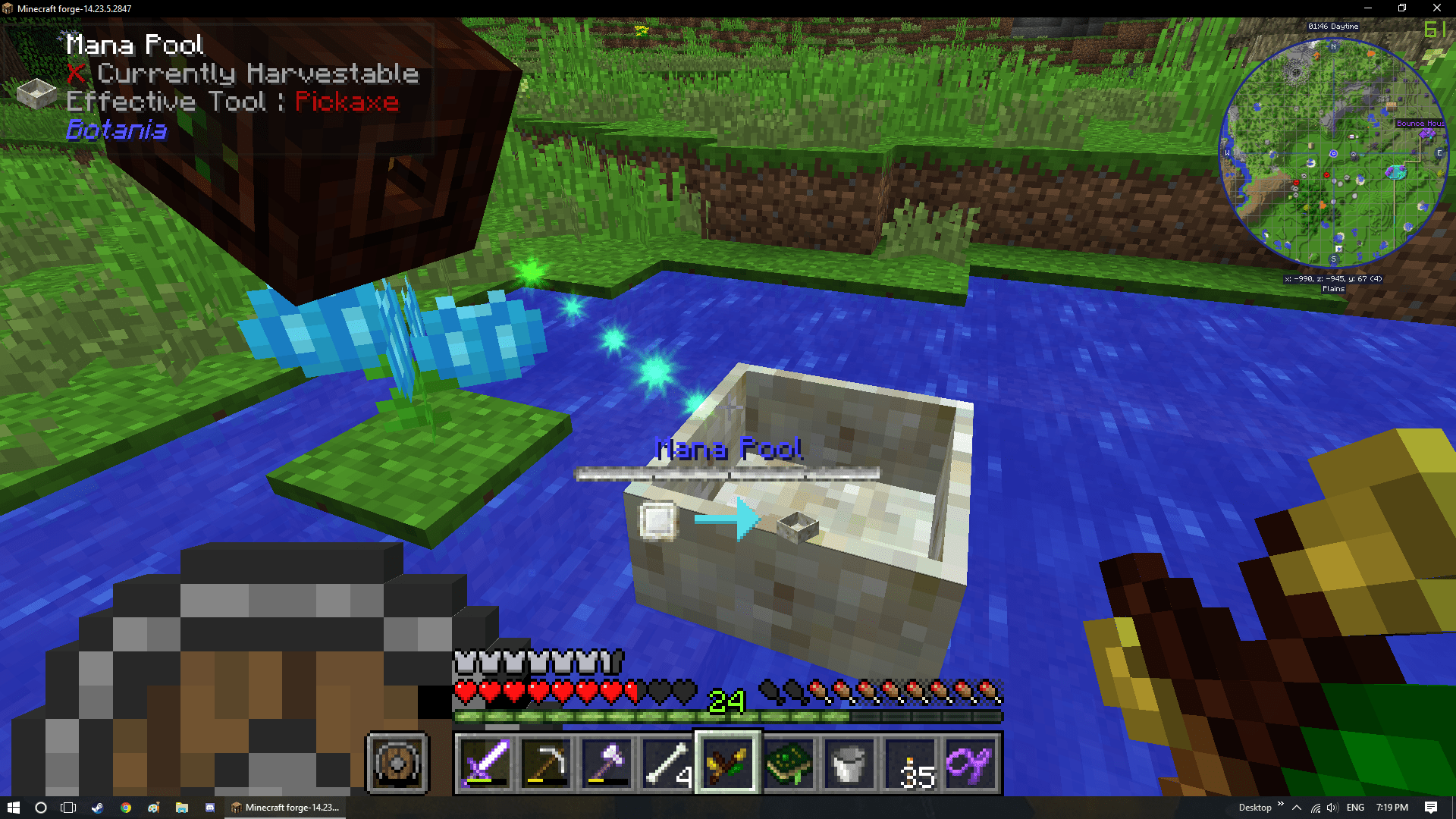This screenshot has width=1456, height=819.
Task: Click the red X next to Currently Harvestable
Action: click(74, 74)
